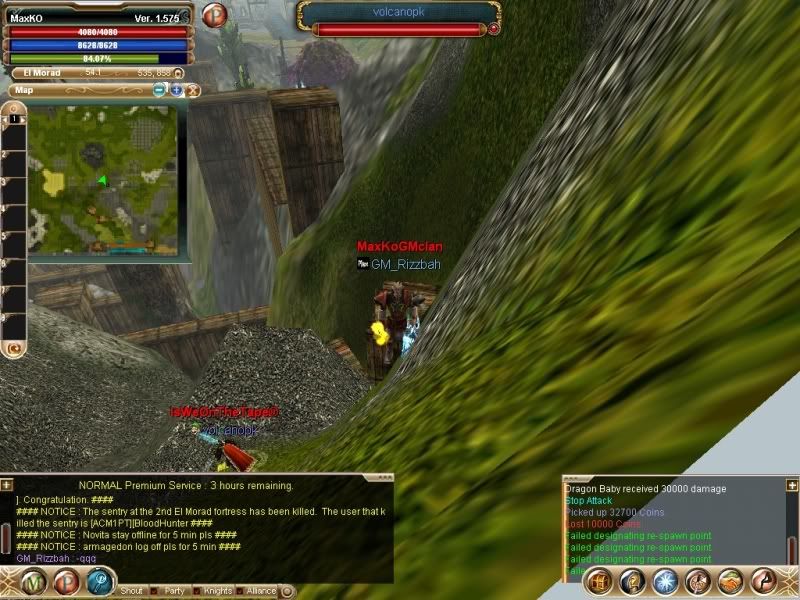800x600 pixels.
Task: Expand the combat log with plus button
Action: tap(792, 484)
